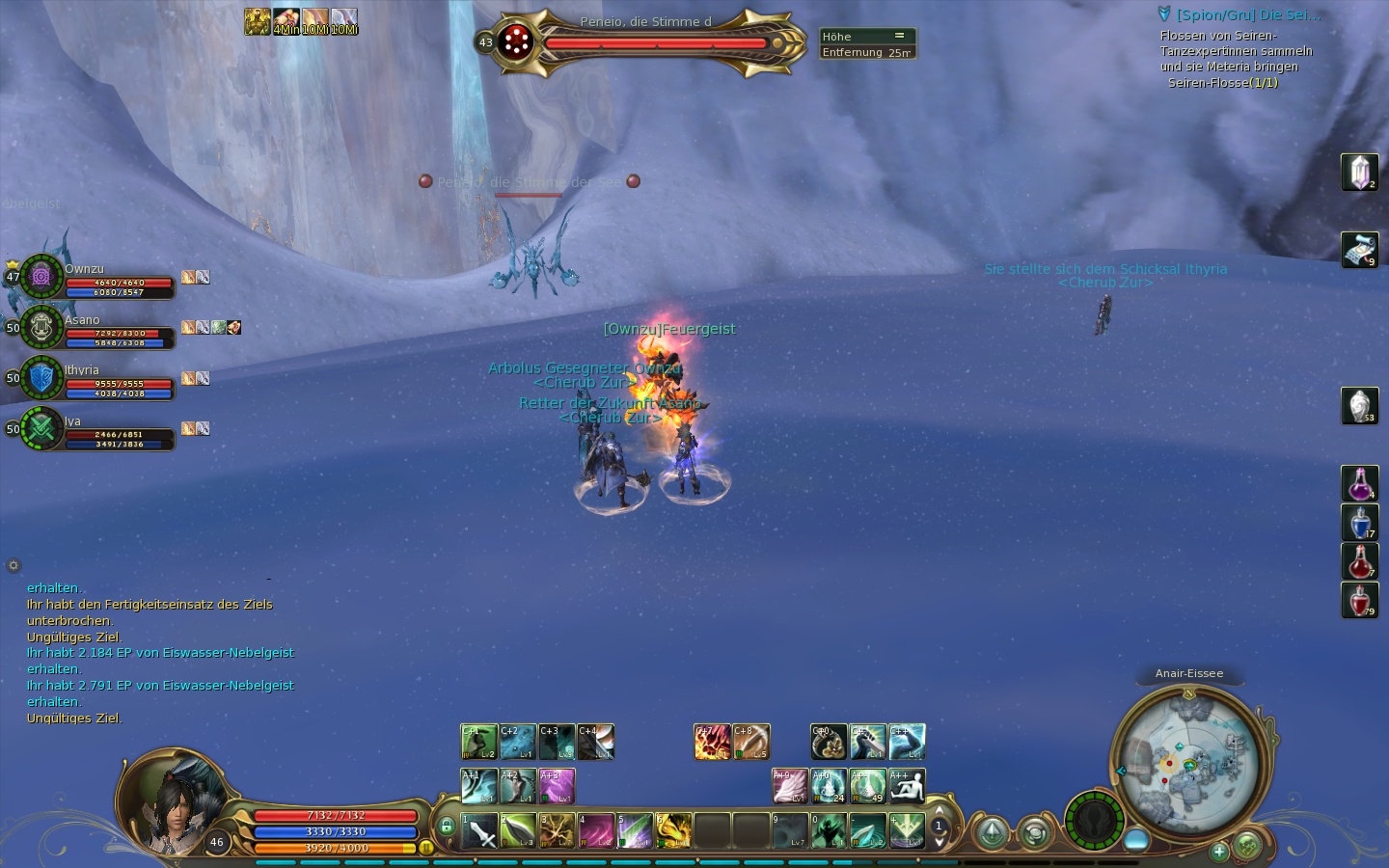Screen dimensions: 1389x868
Task: Activate the pink wing skill labeled A+9
Action: tap(790, 786)
